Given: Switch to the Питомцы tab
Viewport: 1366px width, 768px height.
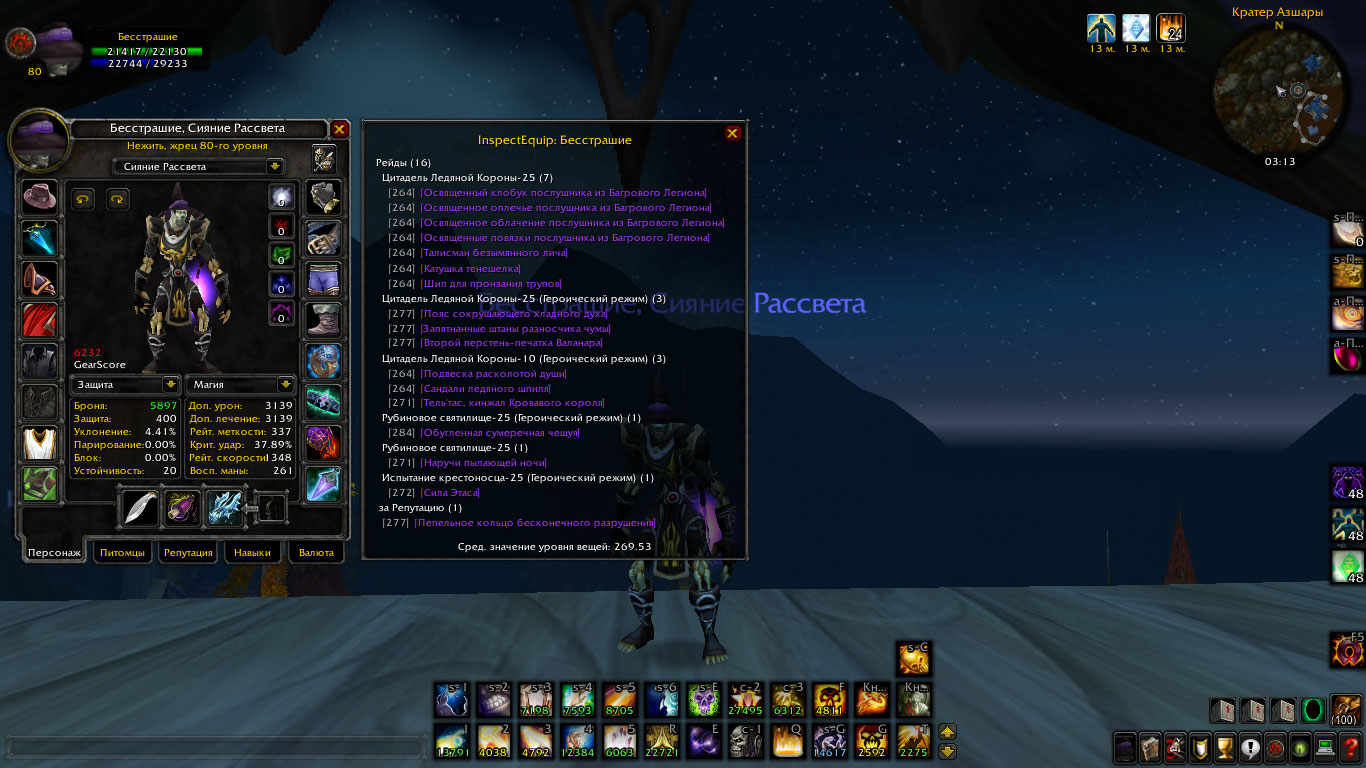Looking at the screenshot, I should click(x=122, y=552).
